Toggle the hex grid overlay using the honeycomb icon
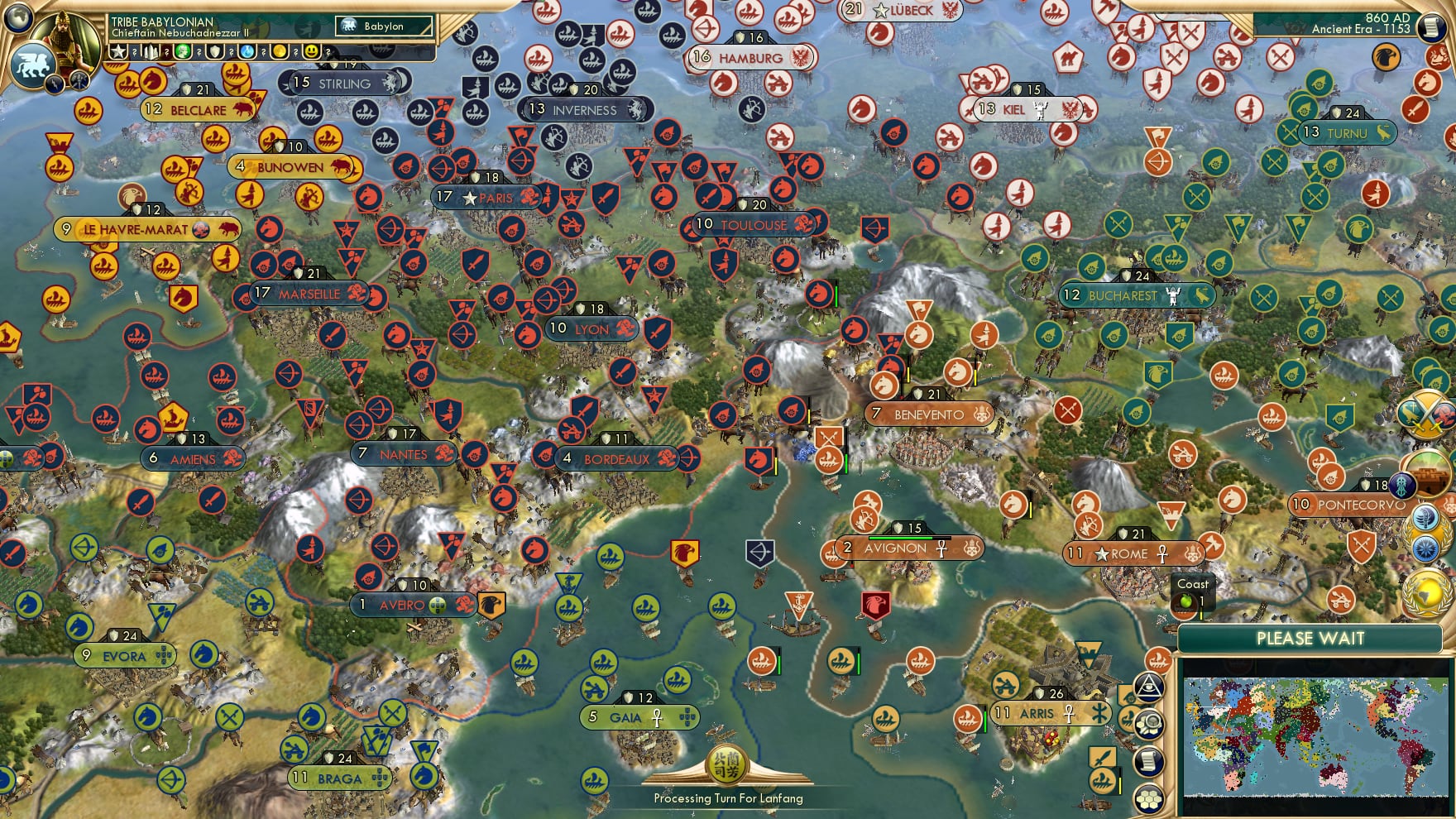1456x819 pixels. [1149, 797]
